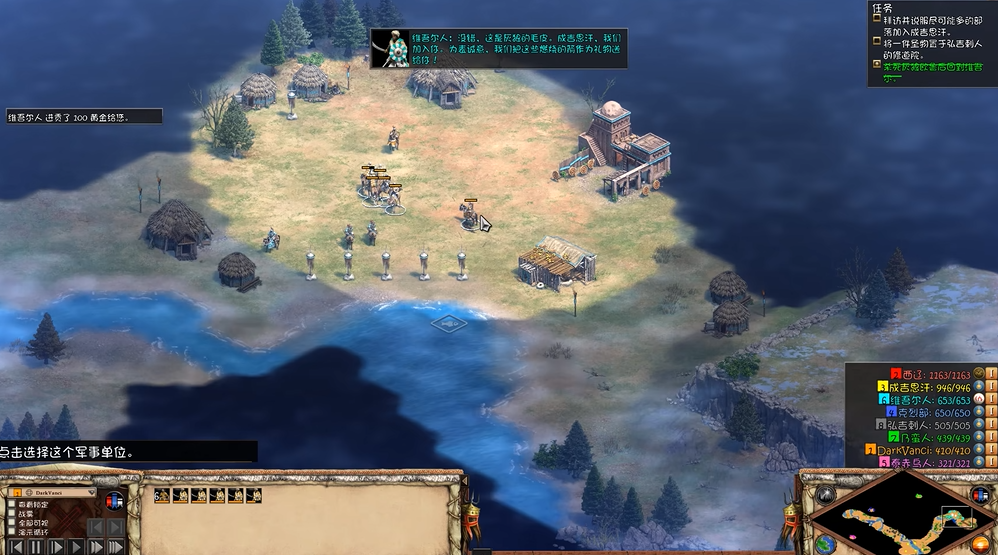Toggle the 战雾 fog of war checkbox
Viewport: 998px width, 555px height.
(11, 513)
